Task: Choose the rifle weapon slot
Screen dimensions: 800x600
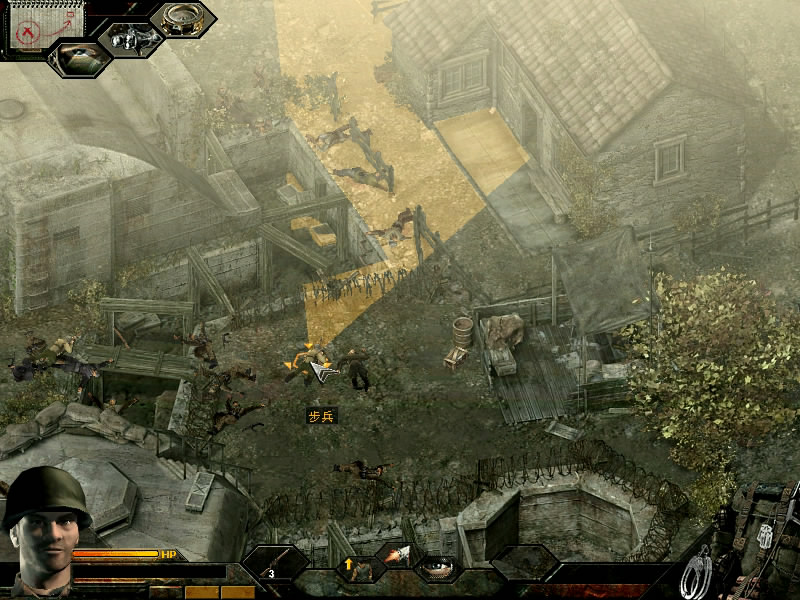Action: point(276,563)
